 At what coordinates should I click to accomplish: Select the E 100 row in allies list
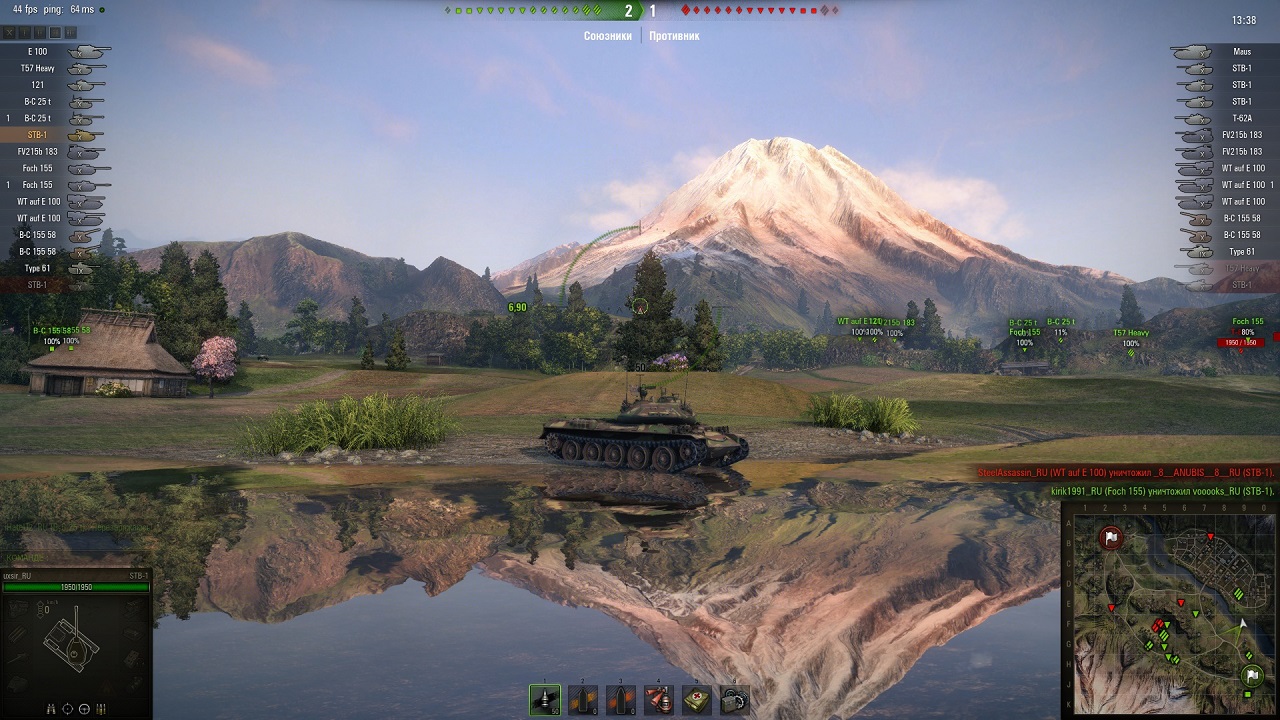[55, 52]
